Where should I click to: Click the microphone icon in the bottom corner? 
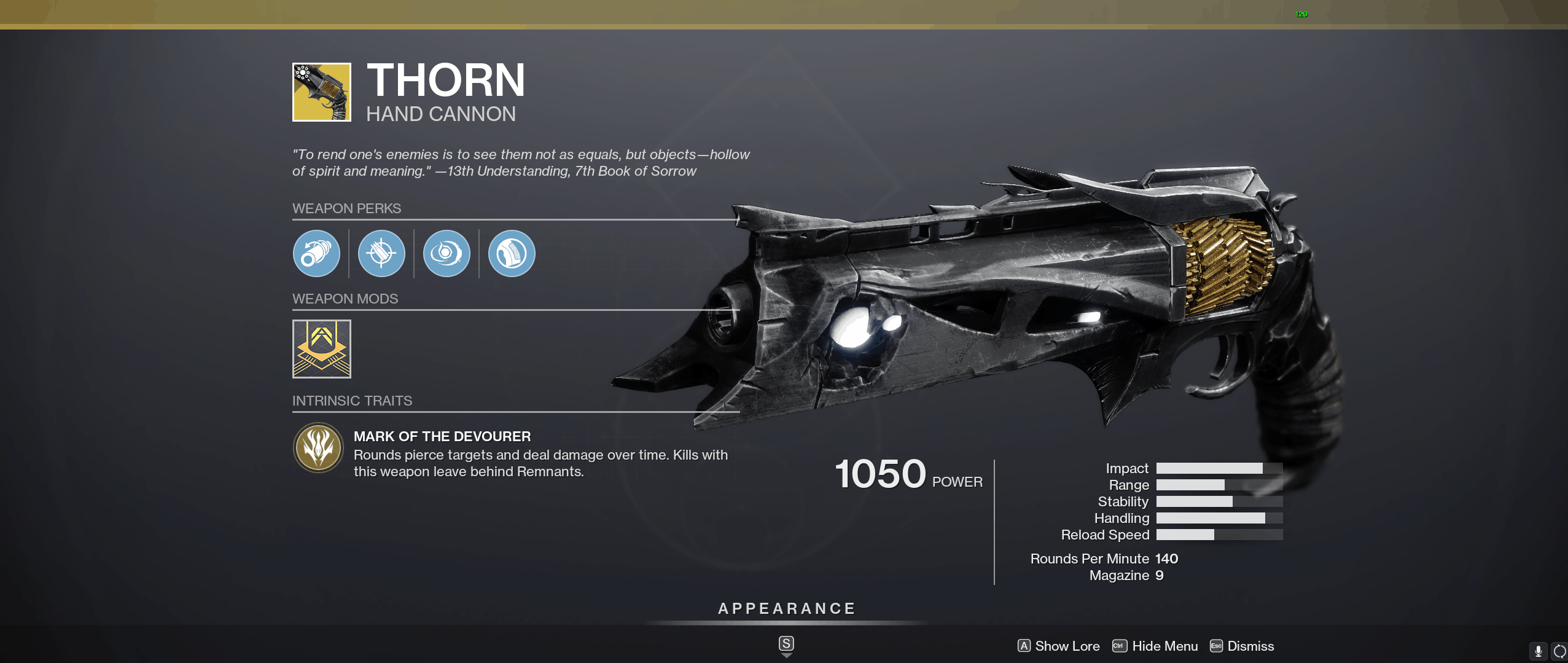click(x=1537, y=650)
